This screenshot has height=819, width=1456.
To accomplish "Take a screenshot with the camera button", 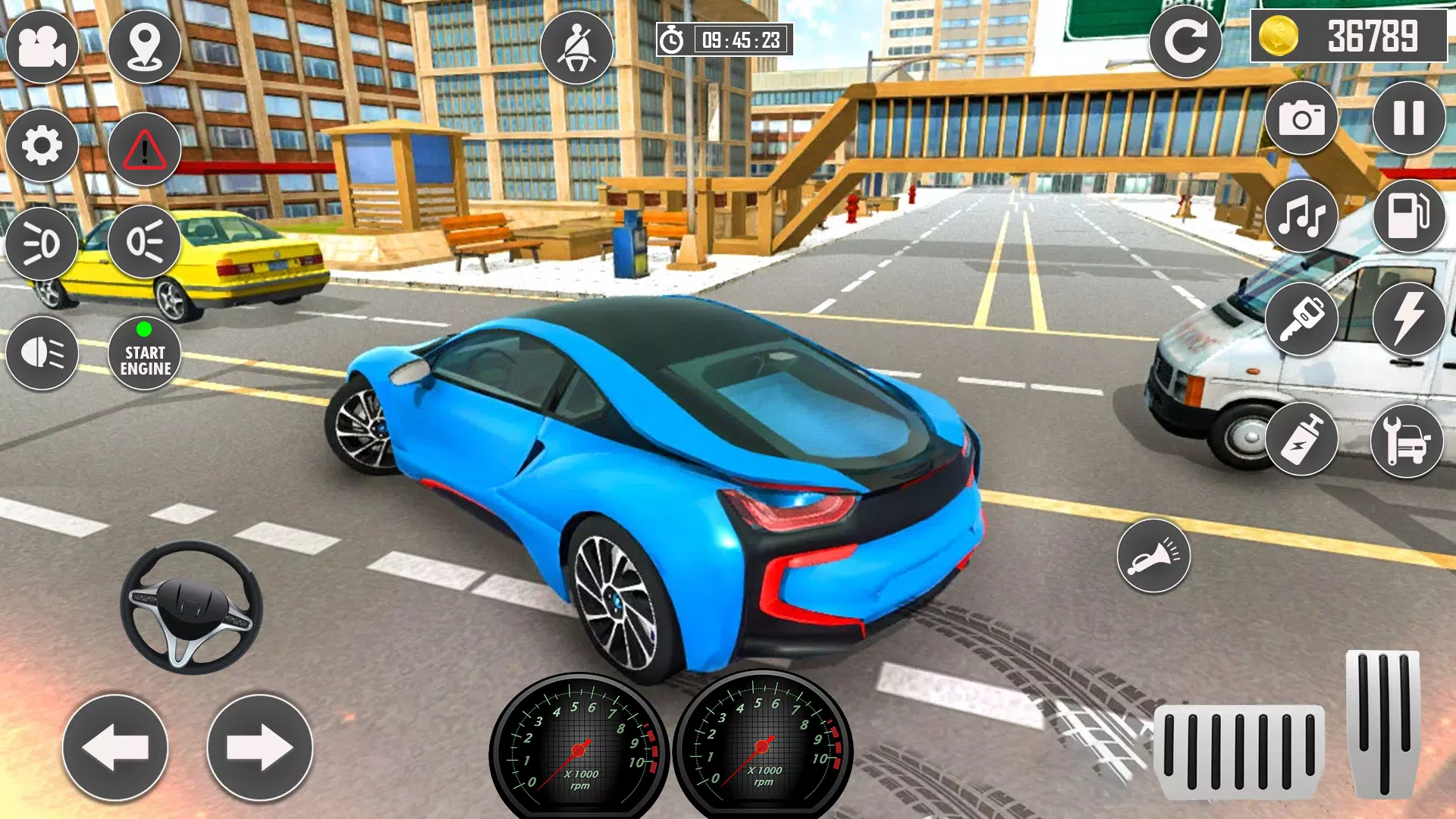I will pyautogui.click(x=1301, y=118).
